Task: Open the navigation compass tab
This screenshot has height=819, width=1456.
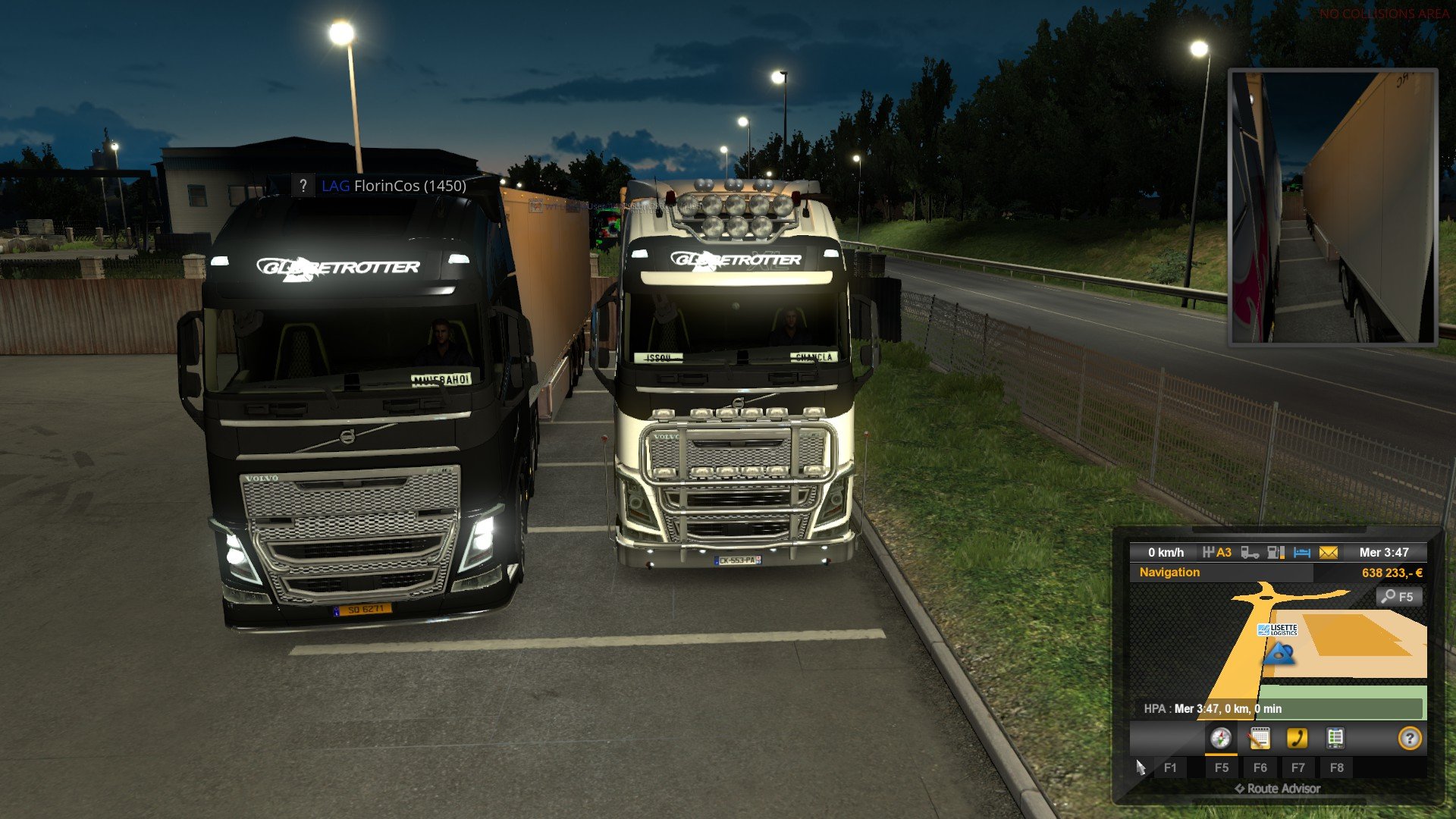Action: click(x=1220, y=739)
